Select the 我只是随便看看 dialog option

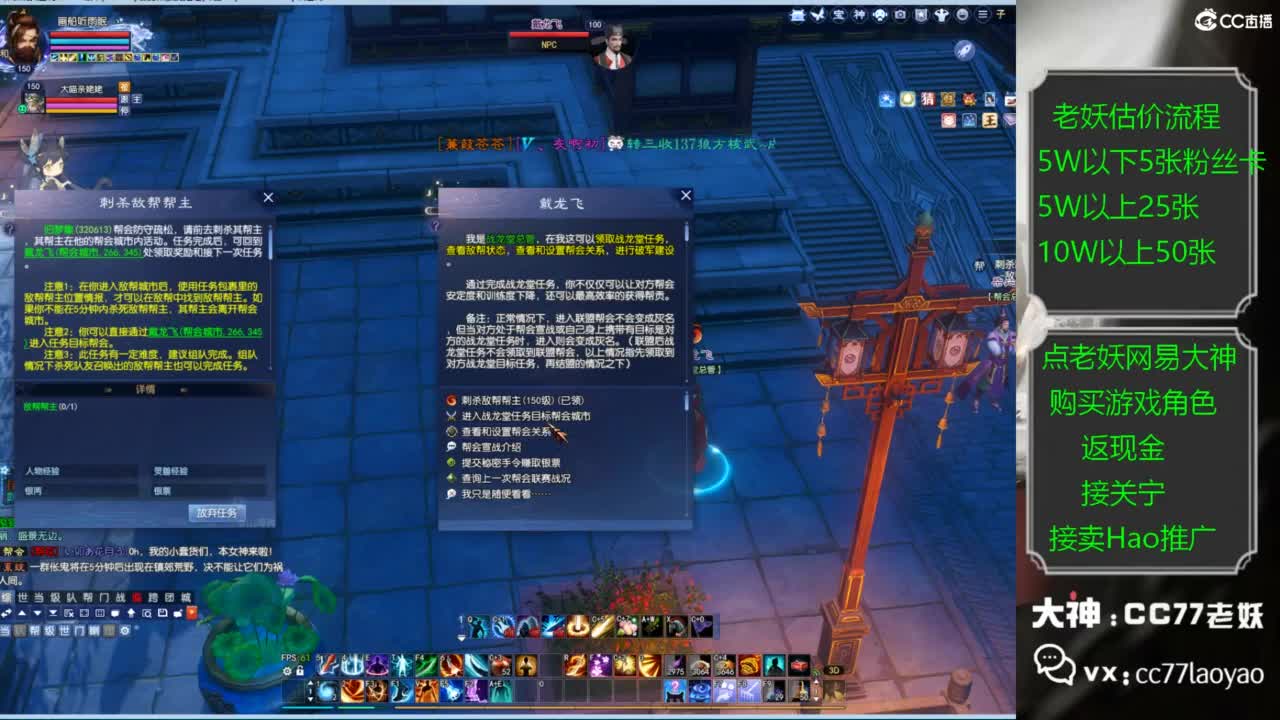(x=495, y=493)
